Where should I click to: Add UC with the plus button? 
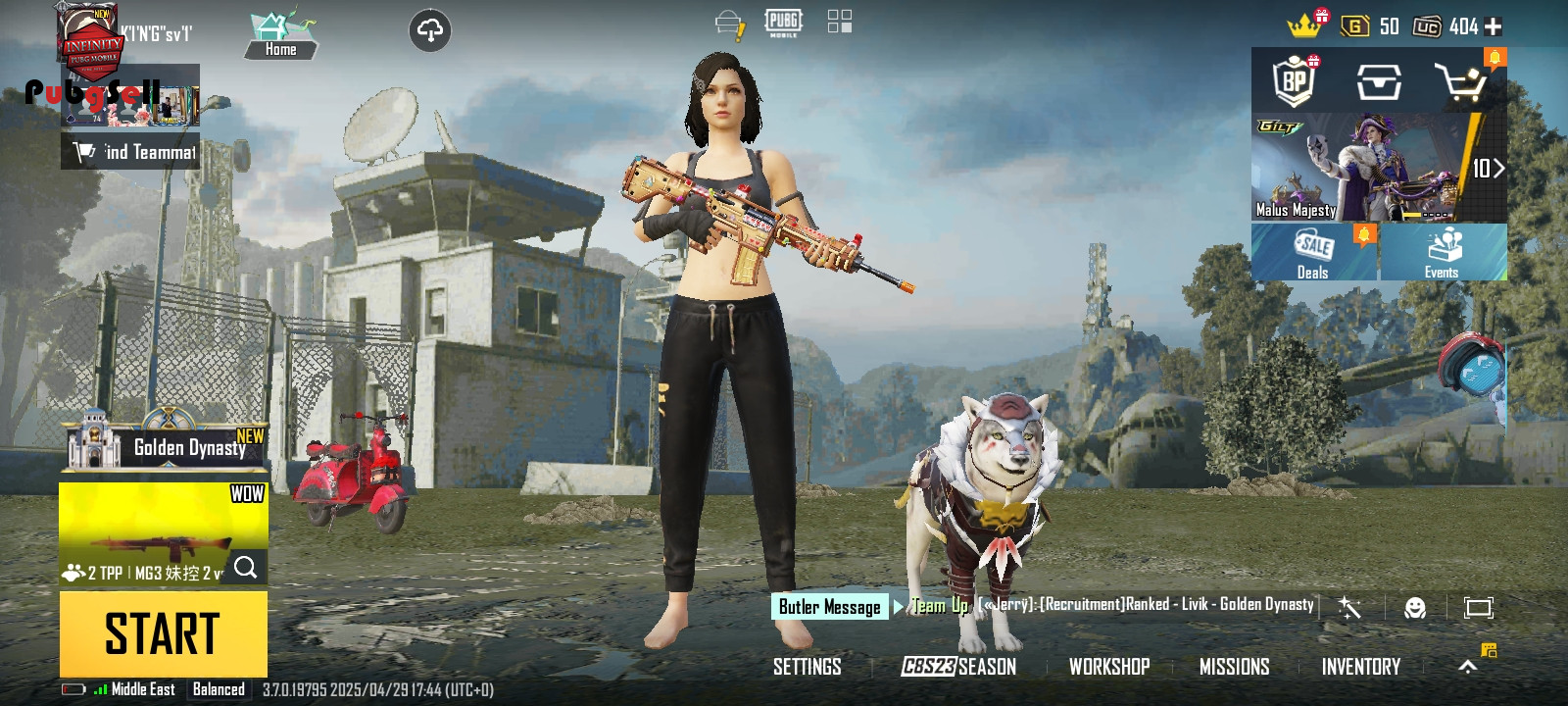1494,26
